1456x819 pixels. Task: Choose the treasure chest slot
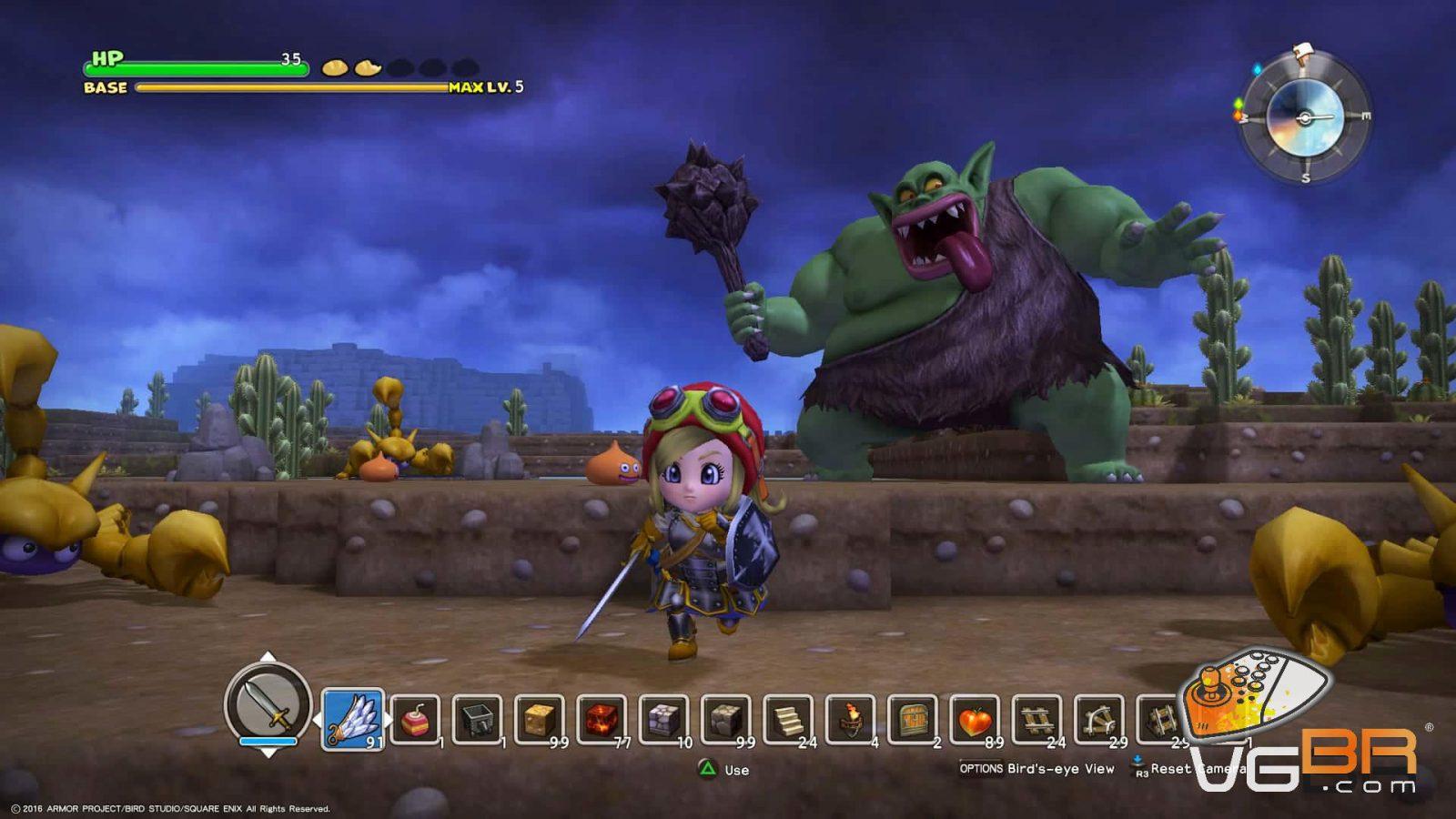tap(912, 720)
